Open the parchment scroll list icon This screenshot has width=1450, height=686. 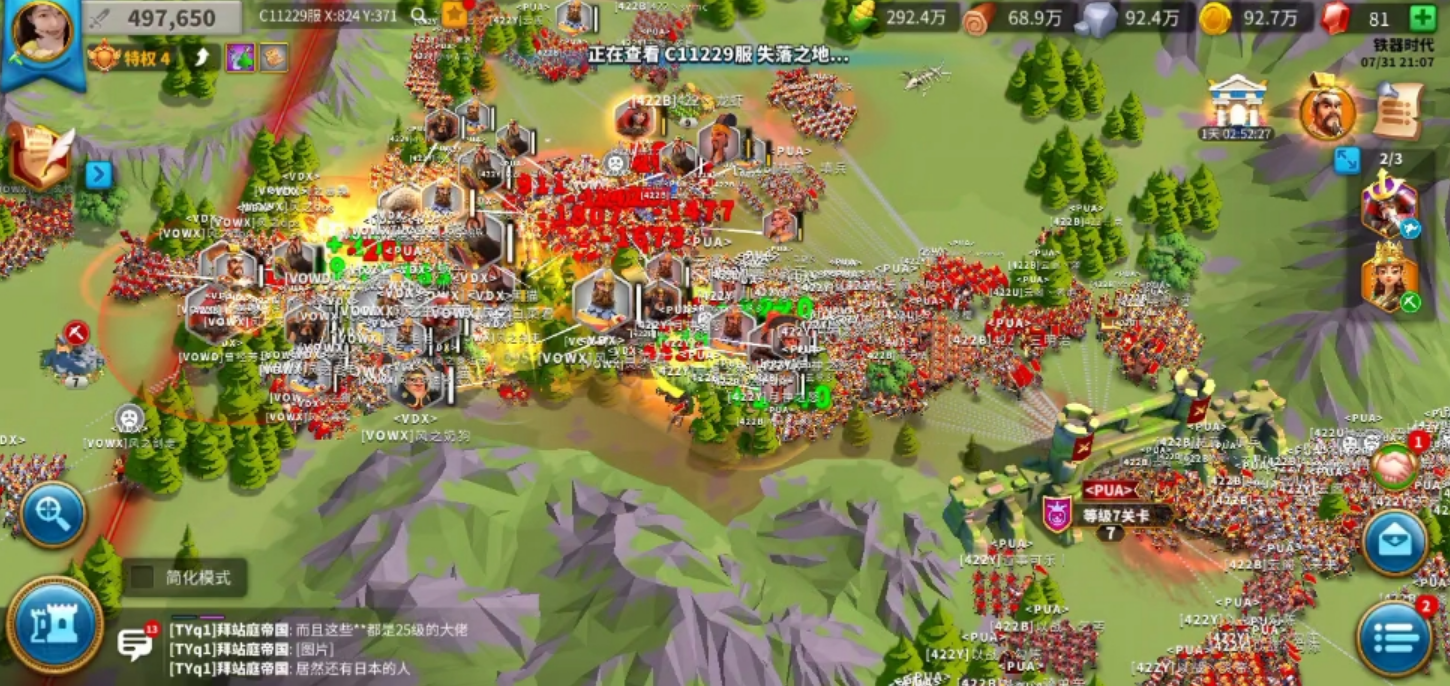[x=1398, y=110]
